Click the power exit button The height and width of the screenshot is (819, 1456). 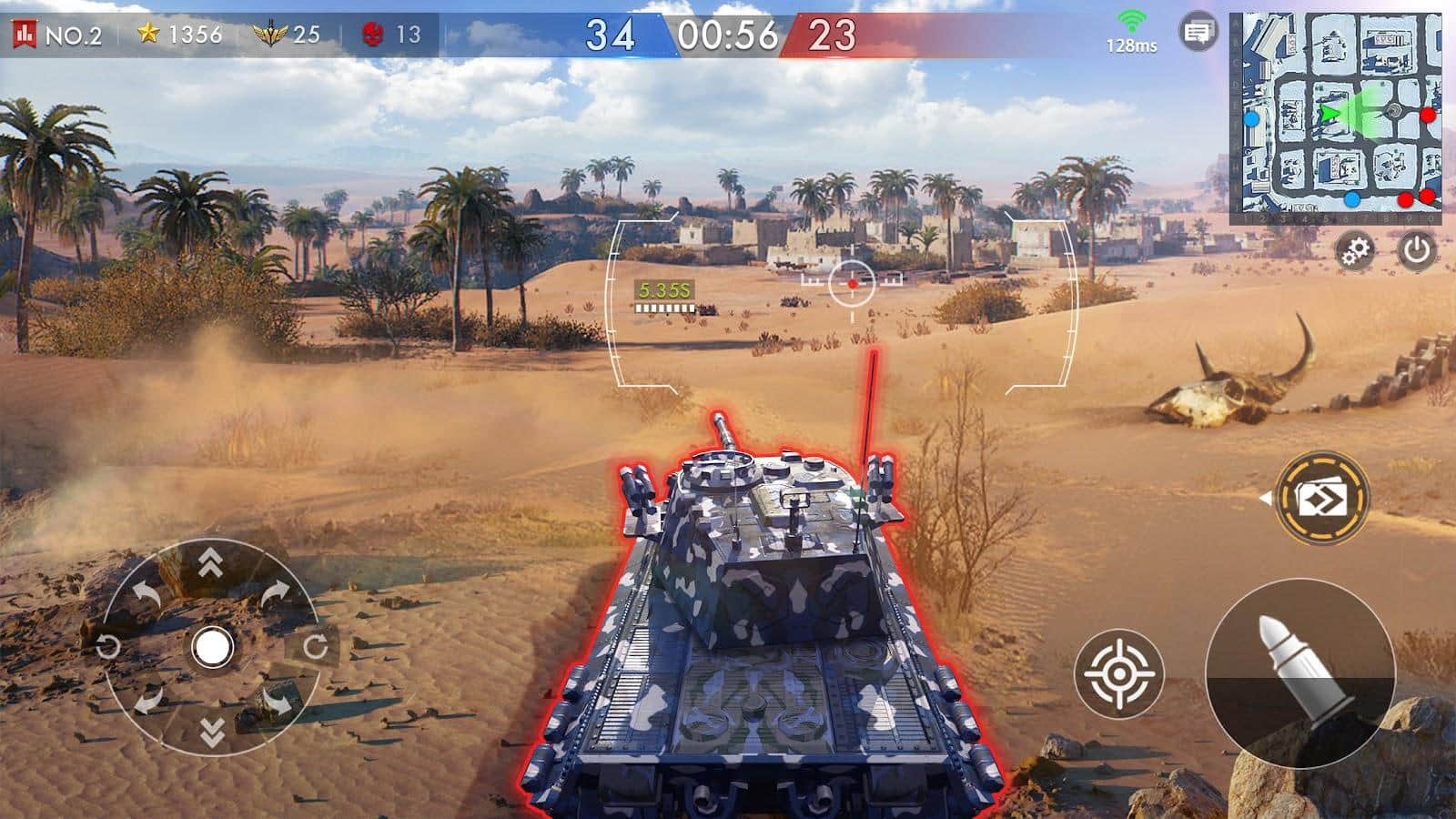tap(1416, 250)
